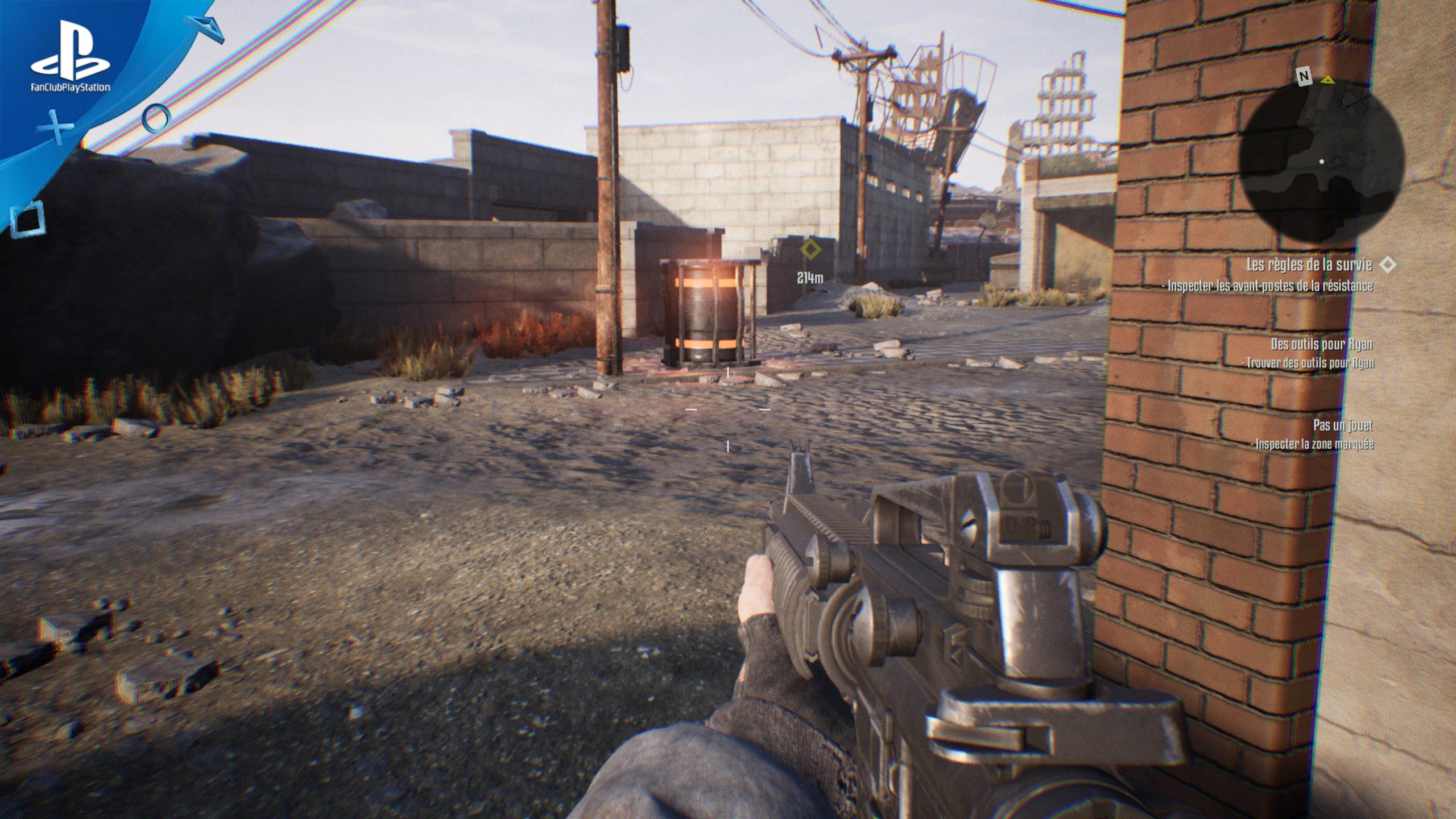Viewport: 1456px width, 819px height.
Task: Select the yellow diamond waypoint marker
Action: click(x=809, y=249)
